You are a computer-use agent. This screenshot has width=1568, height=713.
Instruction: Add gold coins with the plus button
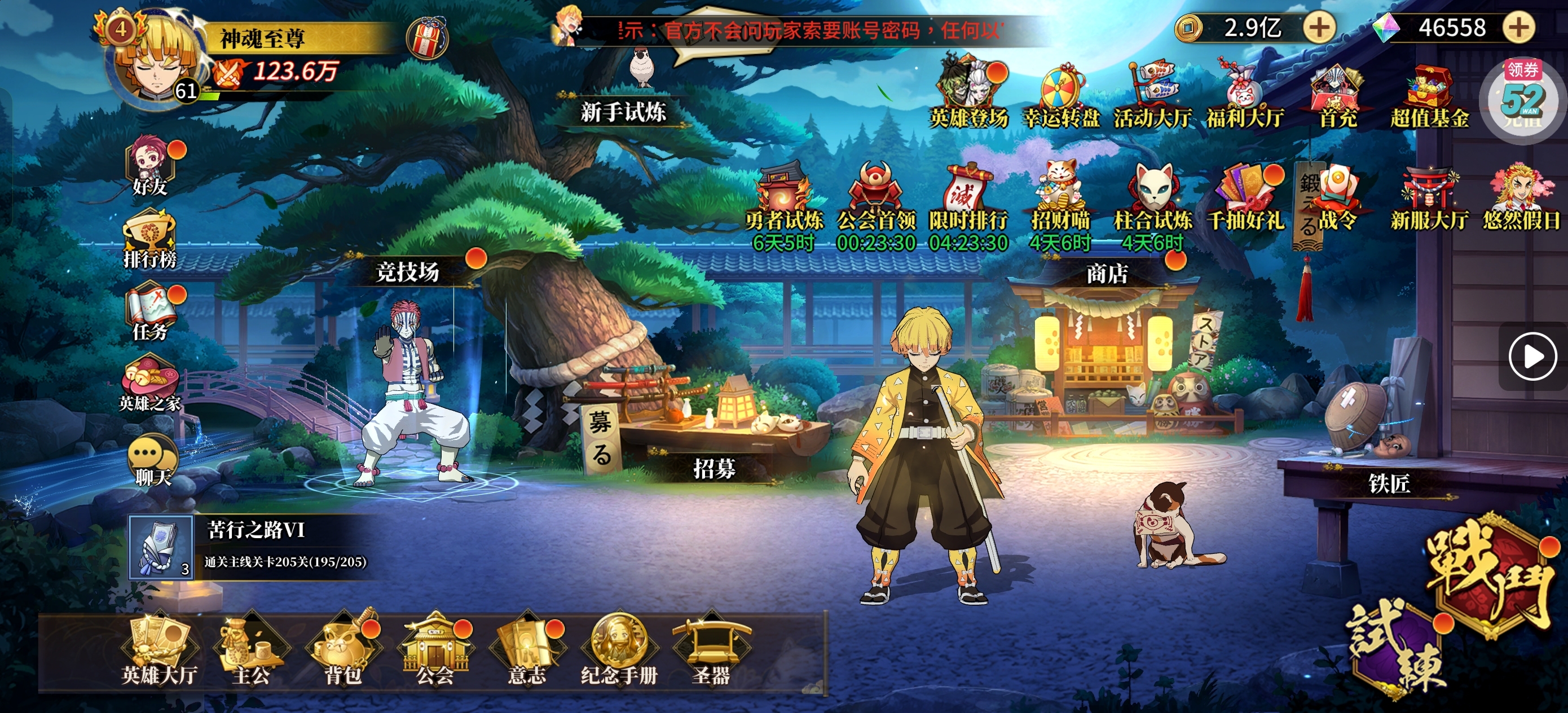pos(1319,28)
